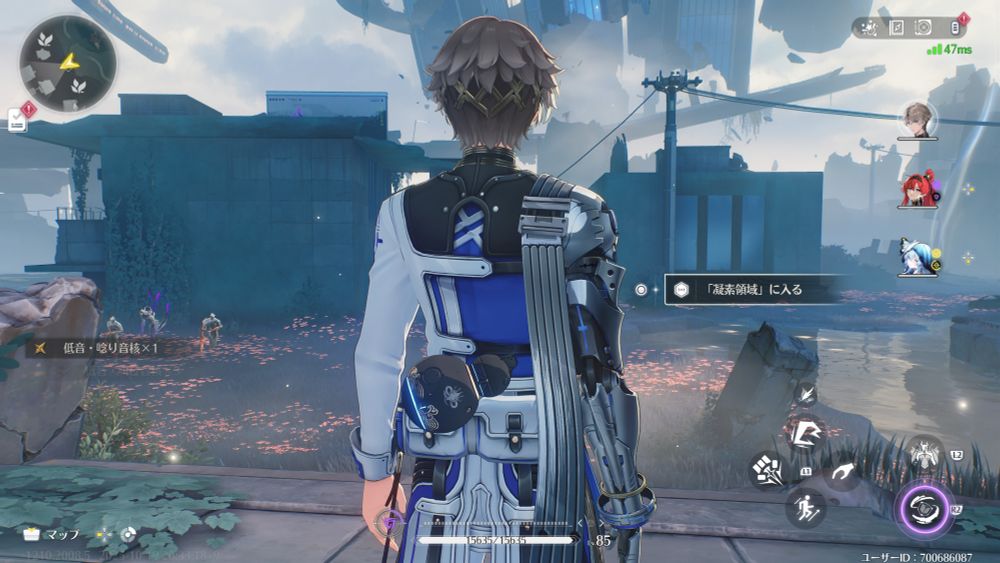This screenshot has height=563, width=1000.
Task: Trigger the running figure dash button
Action: [805, 507]
